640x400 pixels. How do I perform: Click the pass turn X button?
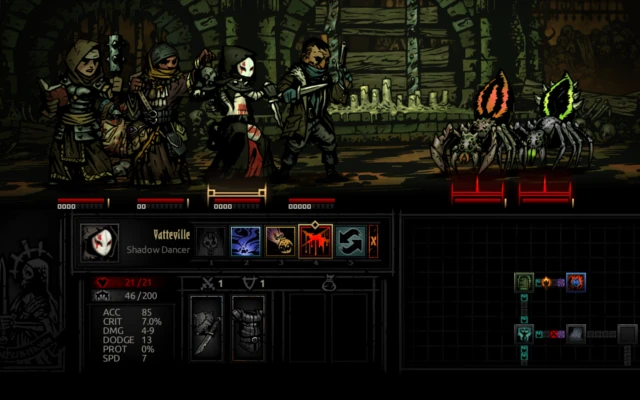374,241
